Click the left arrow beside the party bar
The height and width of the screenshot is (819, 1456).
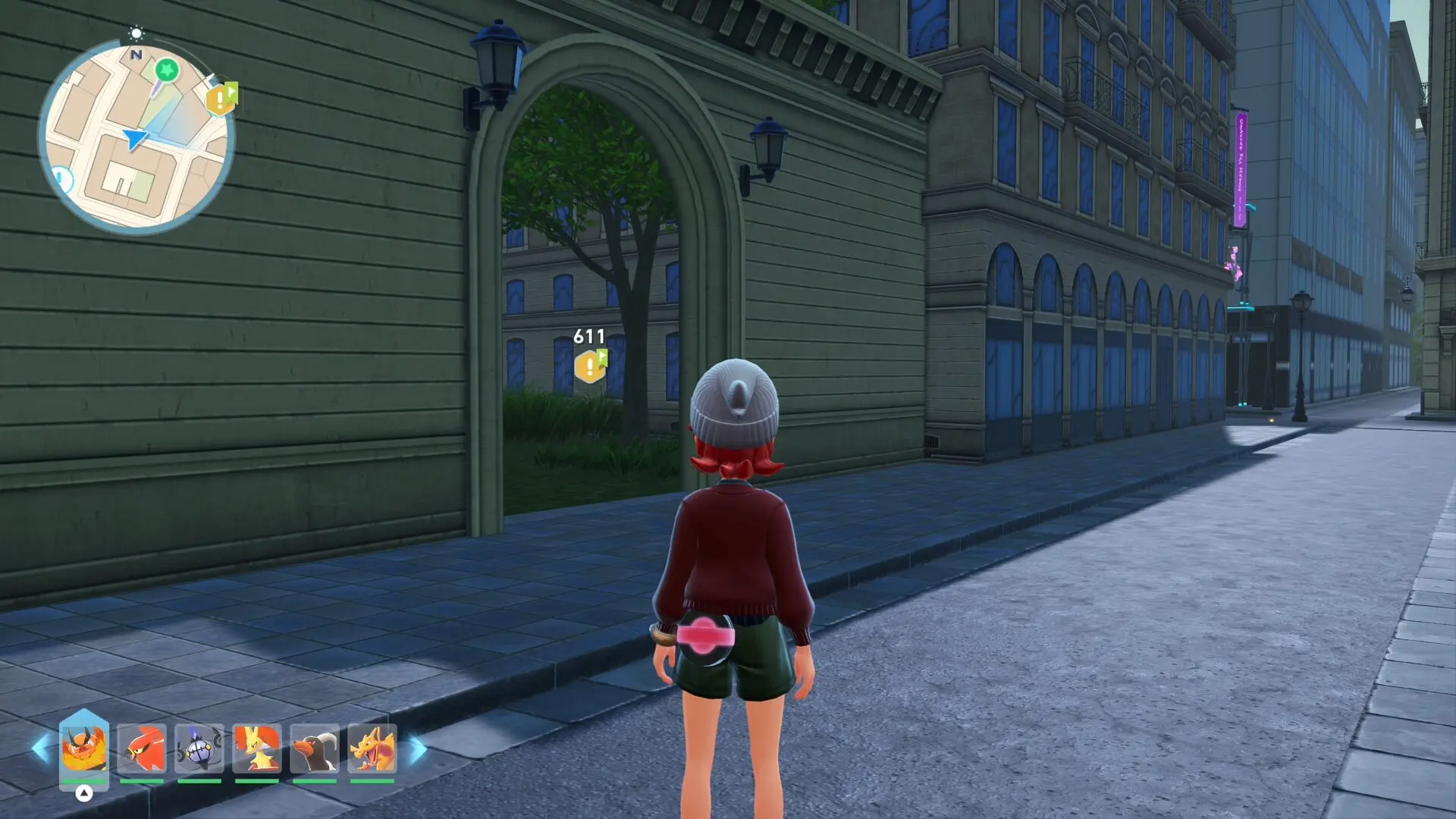tap(41, 748)
